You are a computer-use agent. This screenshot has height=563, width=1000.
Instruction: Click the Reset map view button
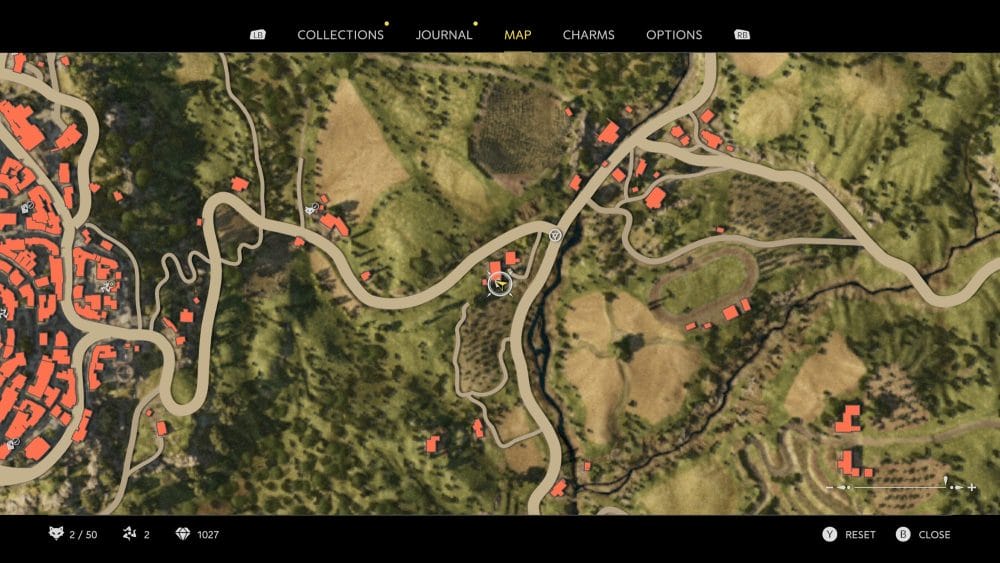point(849,535)
